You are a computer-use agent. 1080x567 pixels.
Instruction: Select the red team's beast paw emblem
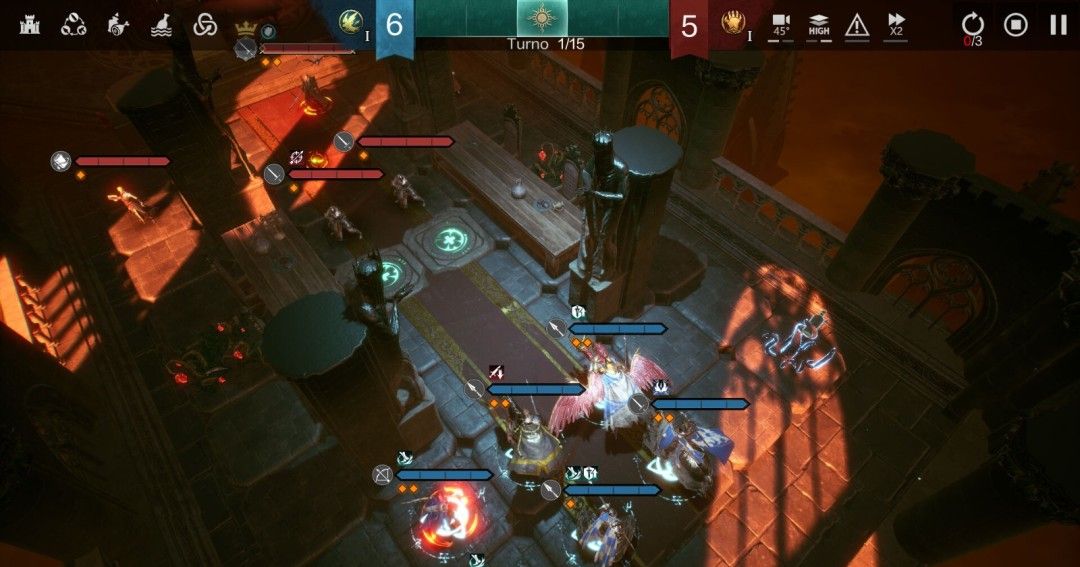733,22
